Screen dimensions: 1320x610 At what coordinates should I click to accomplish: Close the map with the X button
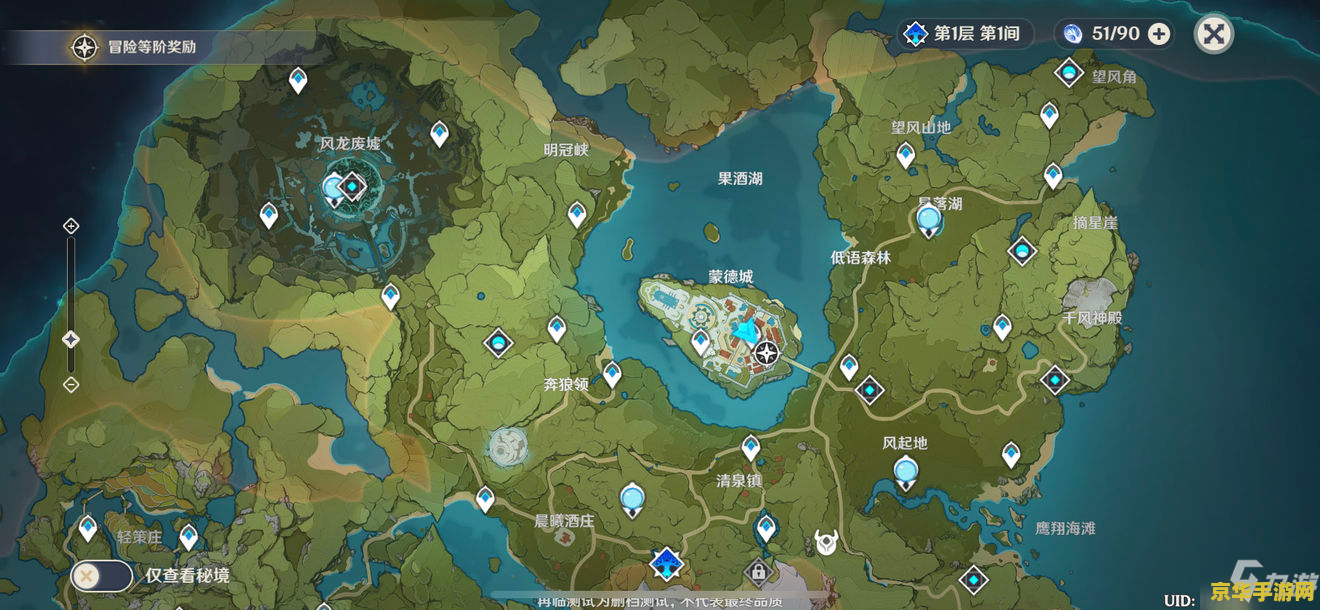click(1213, 35)
